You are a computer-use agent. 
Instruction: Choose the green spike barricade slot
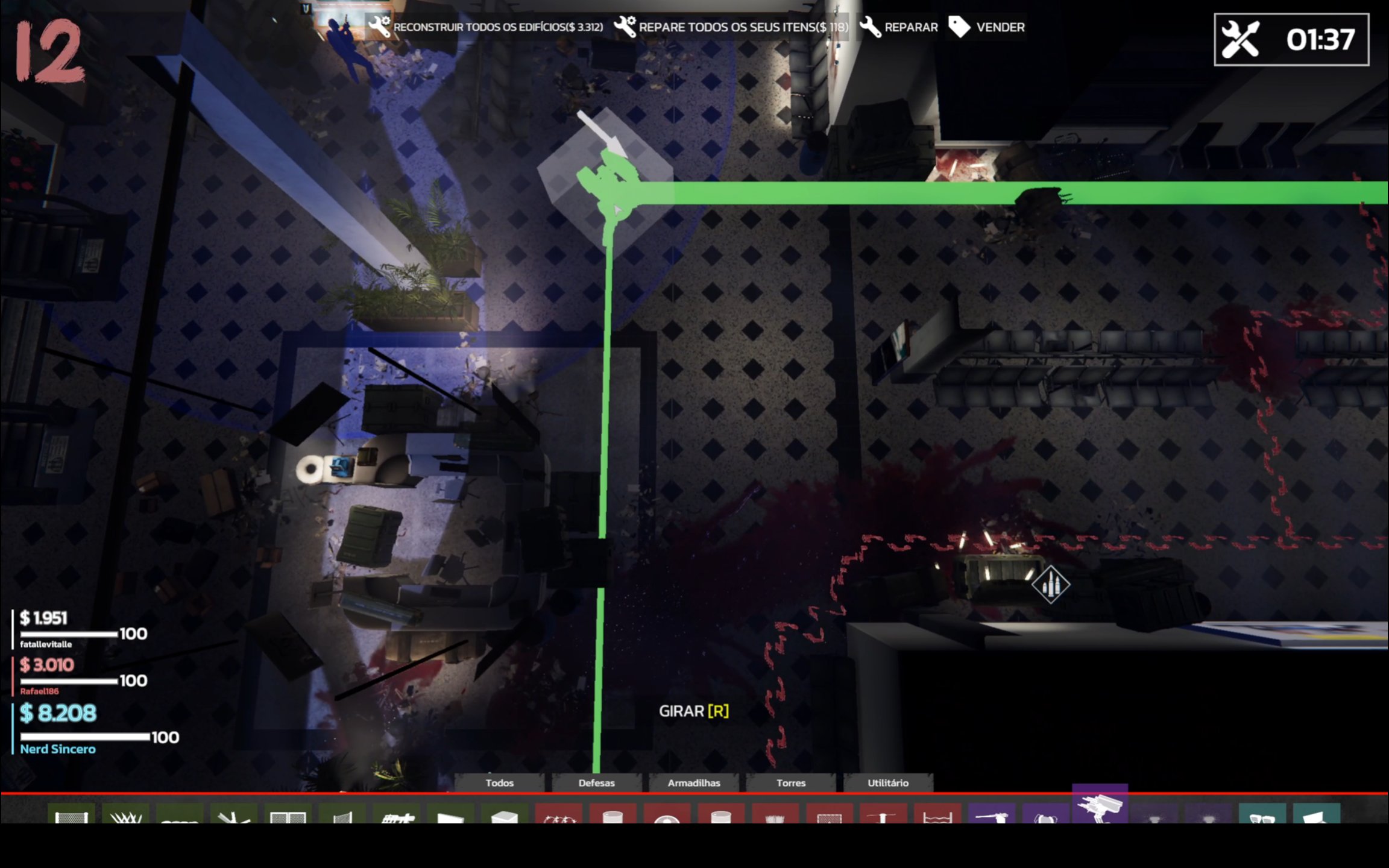[x=125, y=815]
